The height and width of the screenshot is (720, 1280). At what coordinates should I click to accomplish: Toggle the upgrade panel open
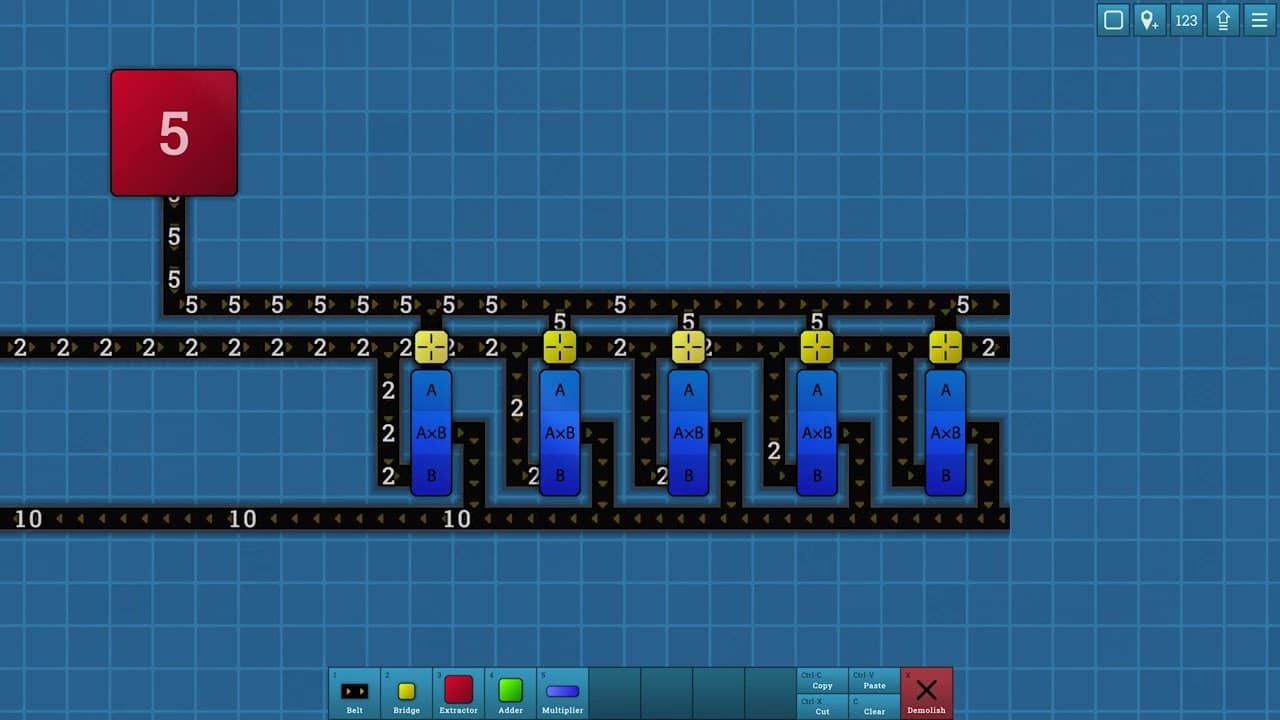point(1223,20)
